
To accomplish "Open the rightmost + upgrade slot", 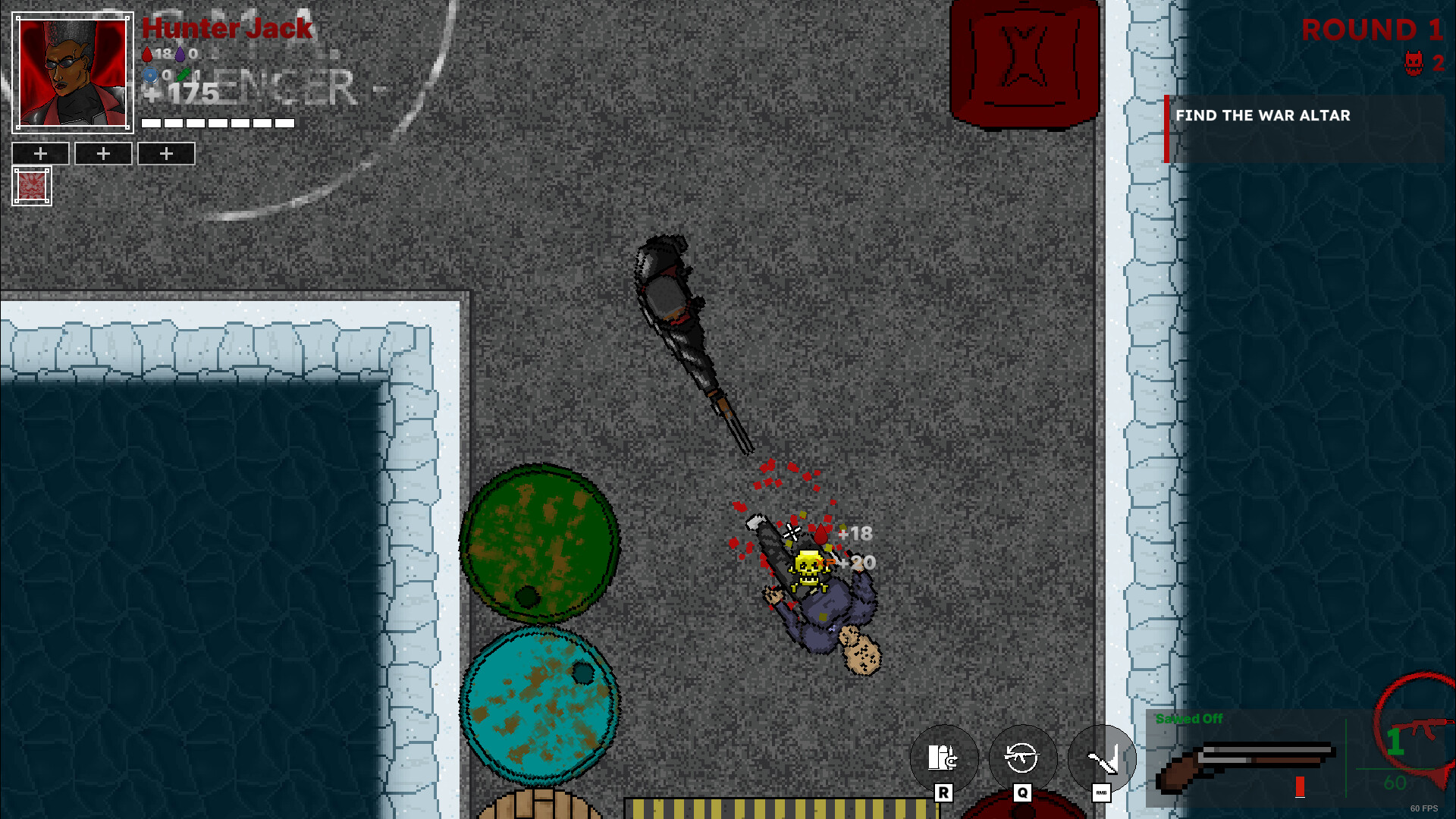I will pyautogui.click(x=166, y=153).
